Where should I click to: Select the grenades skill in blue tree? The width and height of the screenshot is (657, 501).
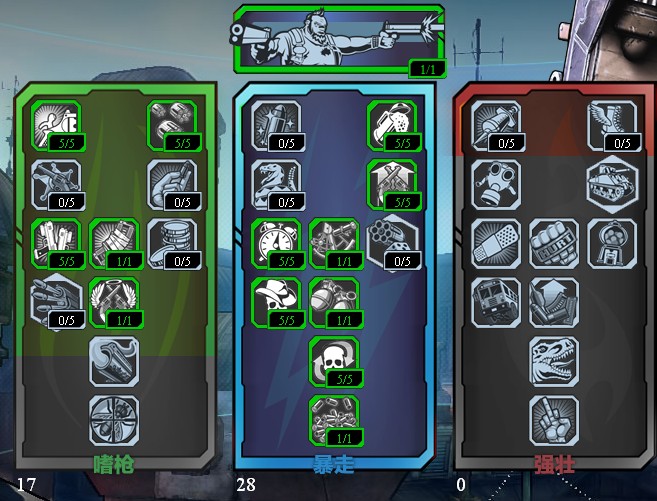[333, 301]
